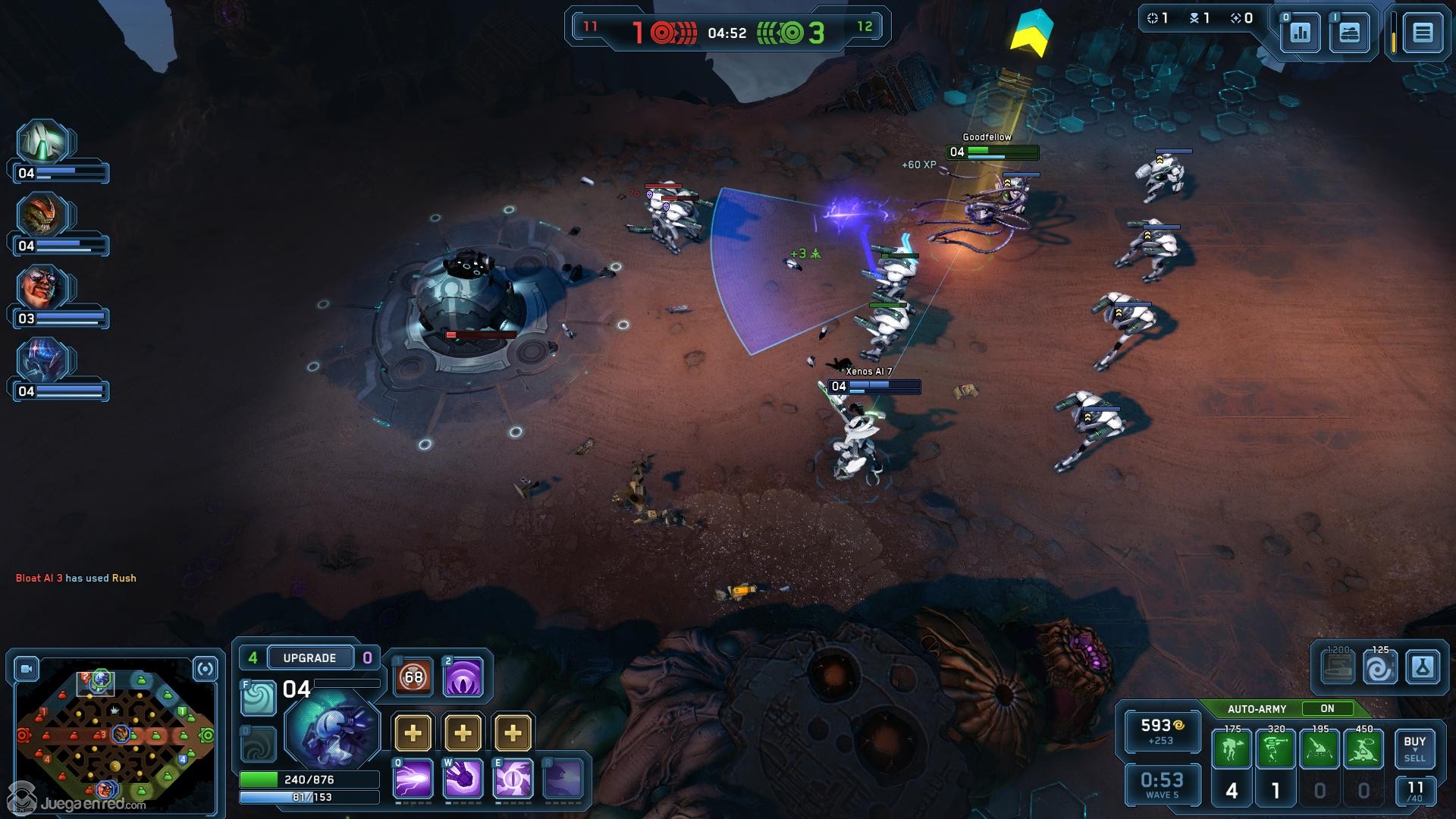Buy the 175-cost infantry unit

click(x=1232, y=749)
